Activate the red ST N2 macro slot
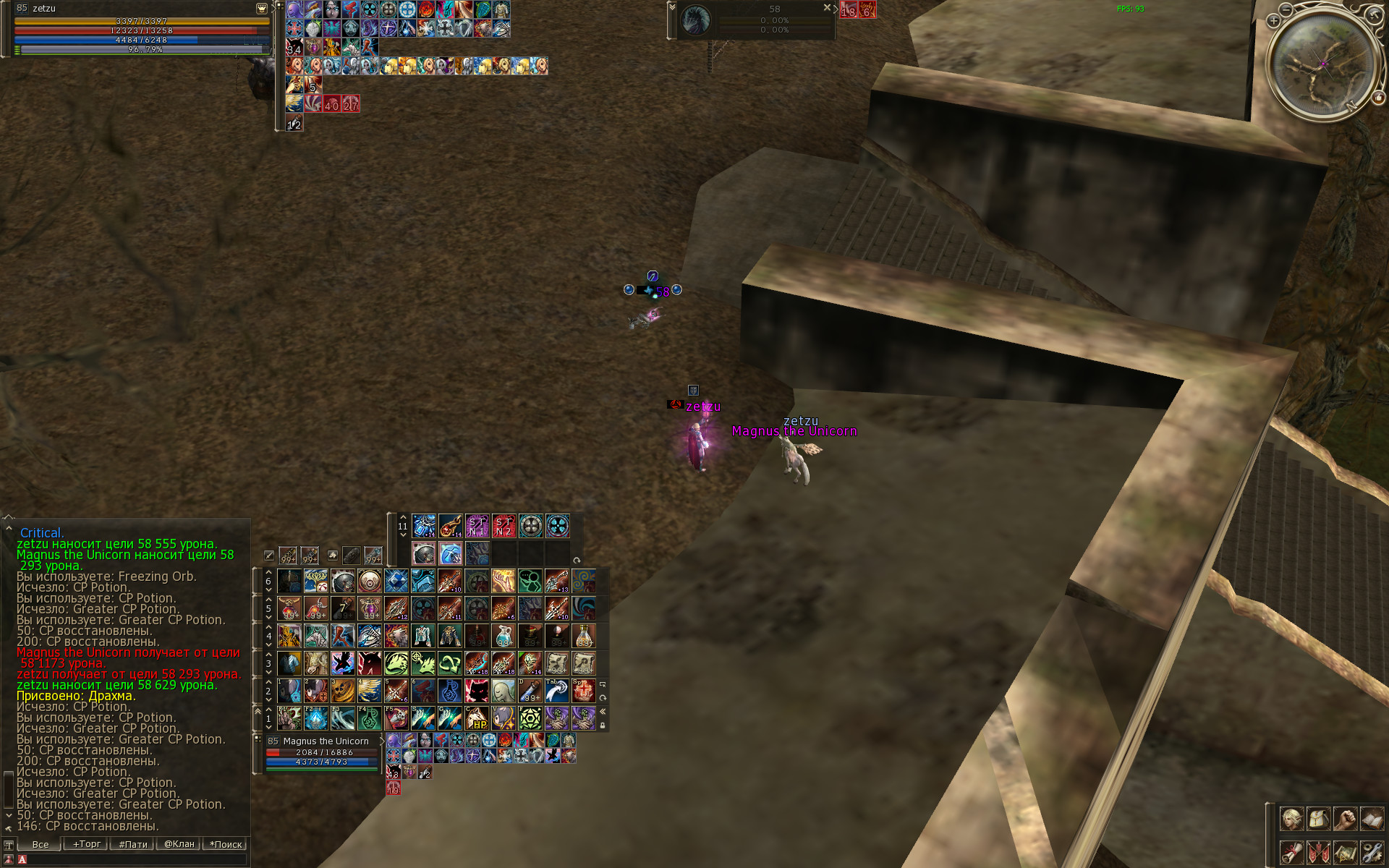1389x868 pixels. 504,526
